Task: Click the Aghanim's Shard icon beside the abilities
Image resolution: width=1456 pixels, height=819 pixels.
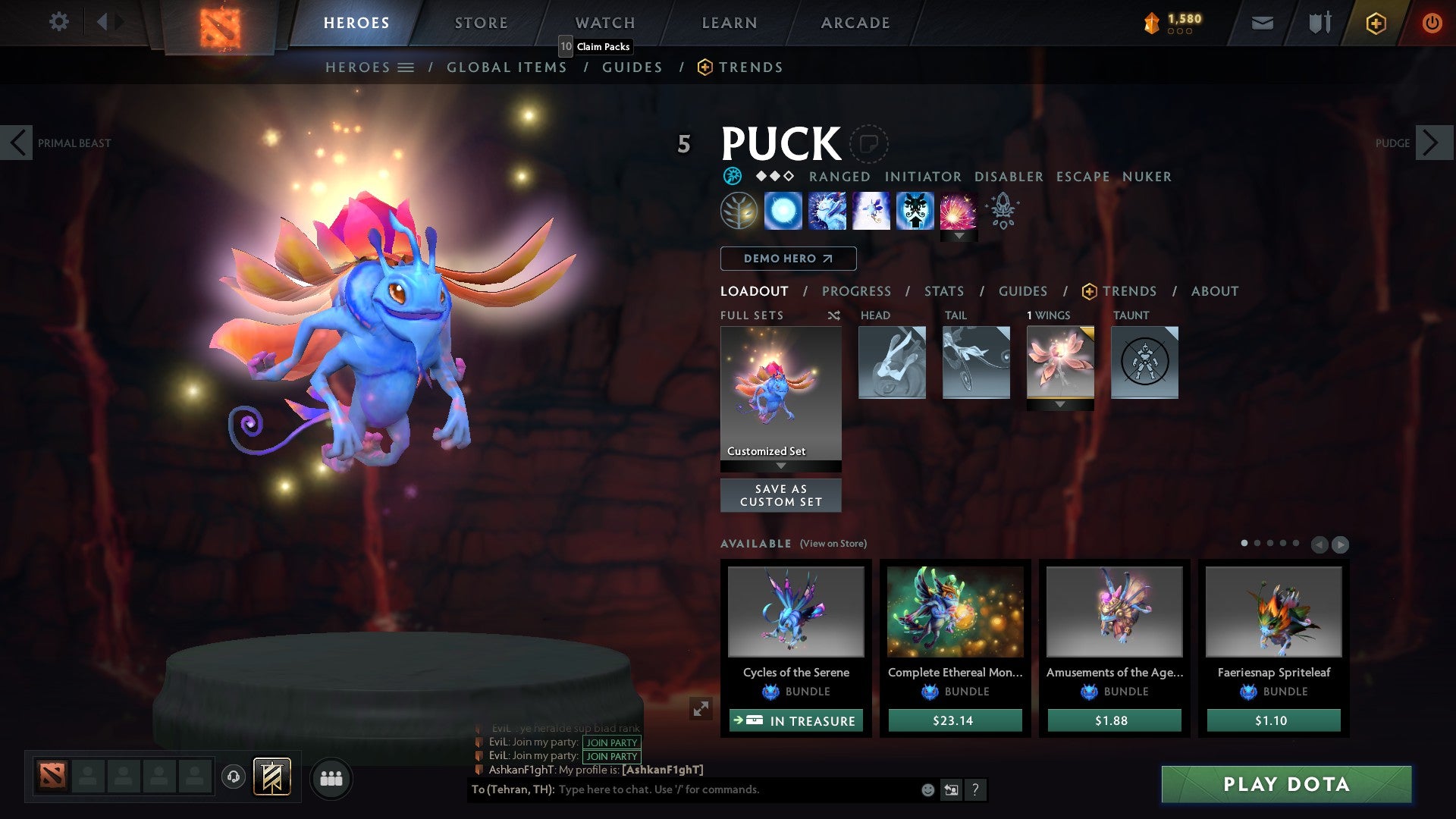Action: (x=1003, y=212)
